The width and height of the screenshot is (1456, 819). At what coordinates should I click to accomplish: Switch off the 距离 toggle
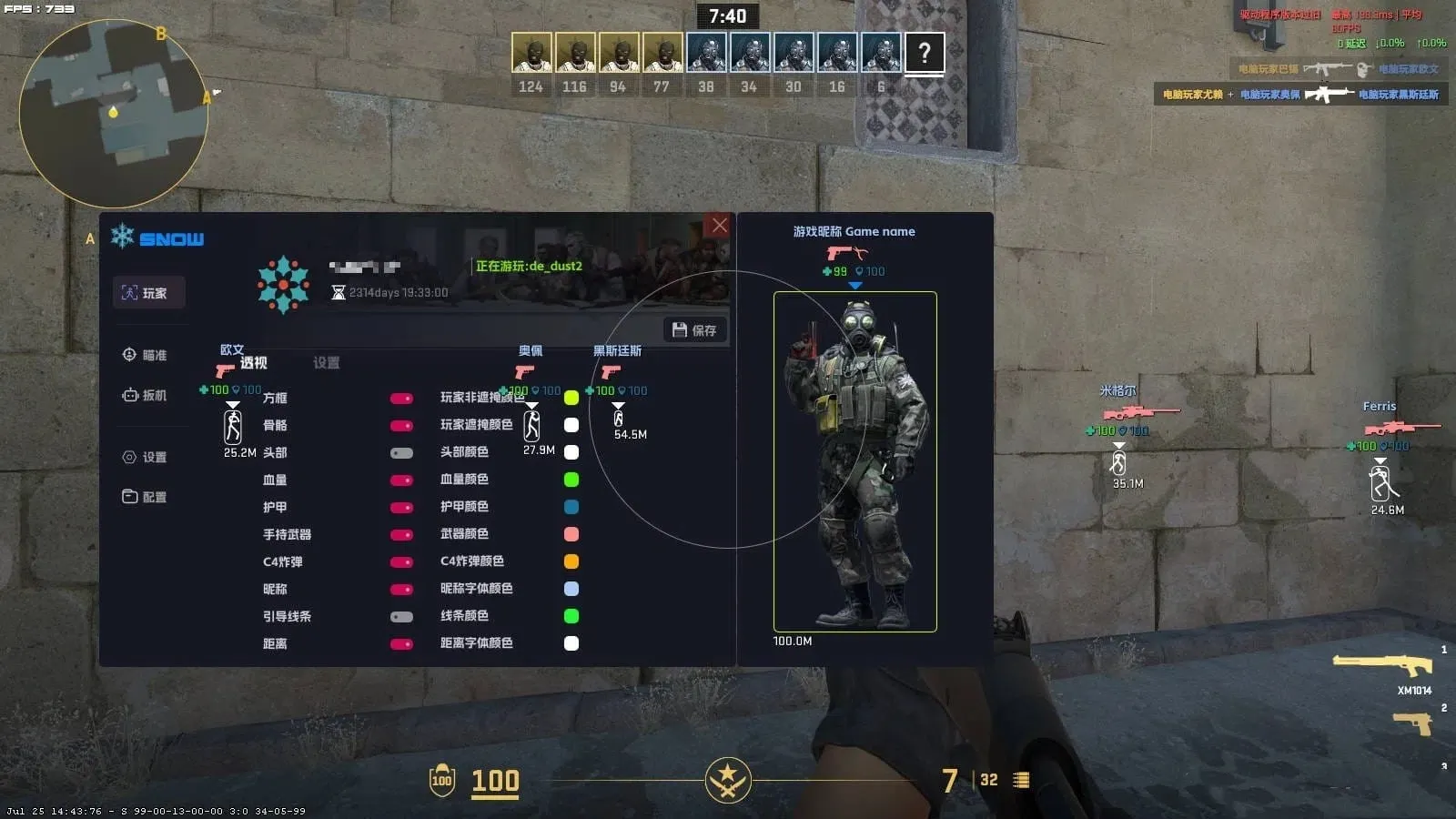tap(401, 644)
